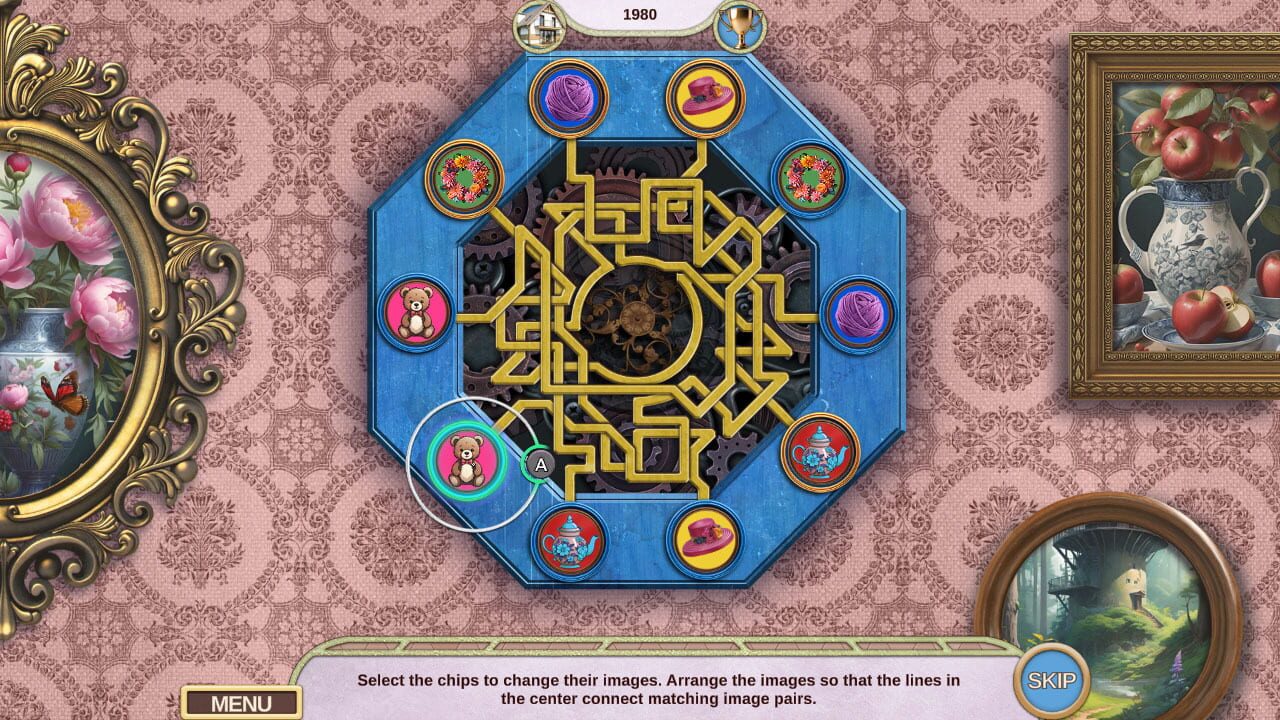This screenshot has height=720, width=1280.
Task: Open the MENU button
Action: (x=243, y=703)
